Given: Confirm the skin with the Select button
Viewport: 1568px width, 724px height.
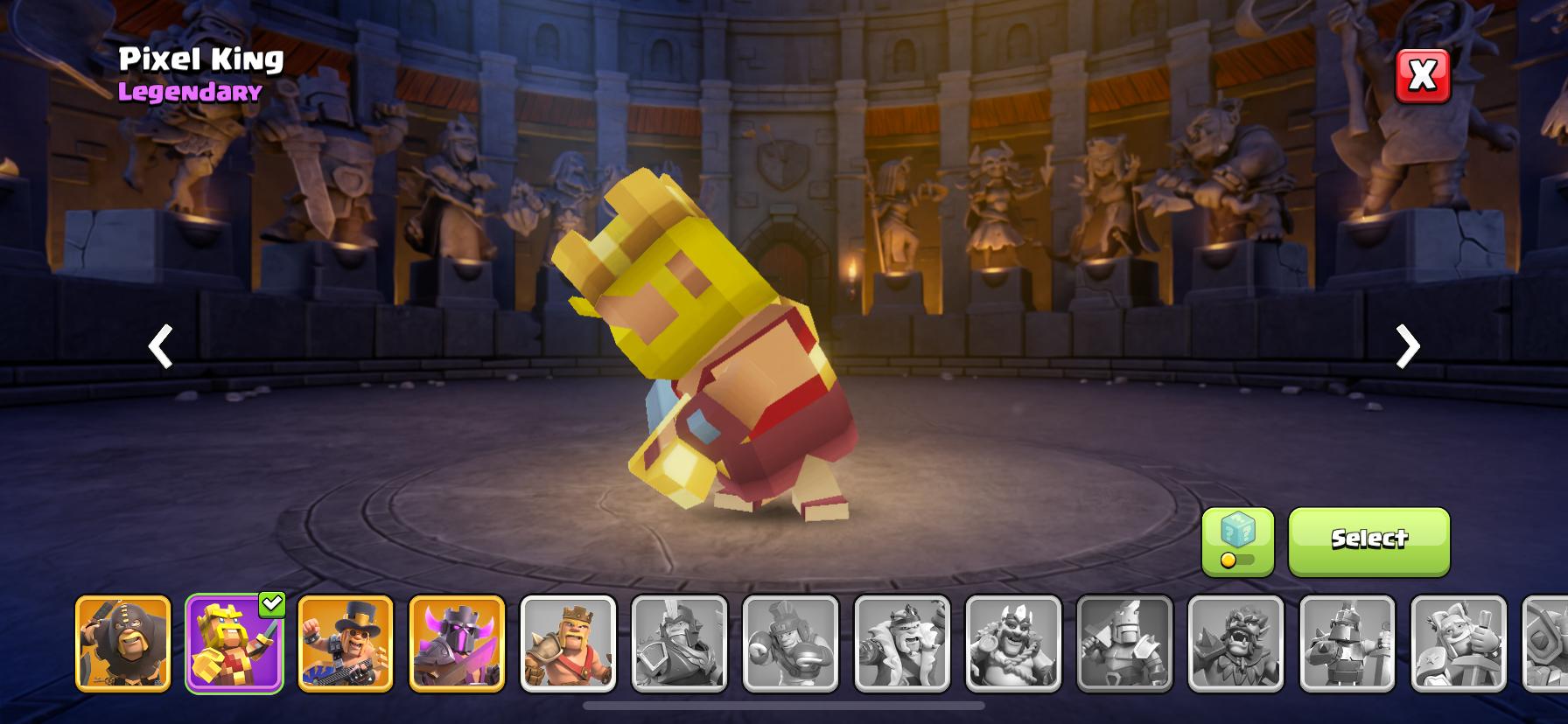Looking at the screenshot, I should click(x=1368, y=541).
